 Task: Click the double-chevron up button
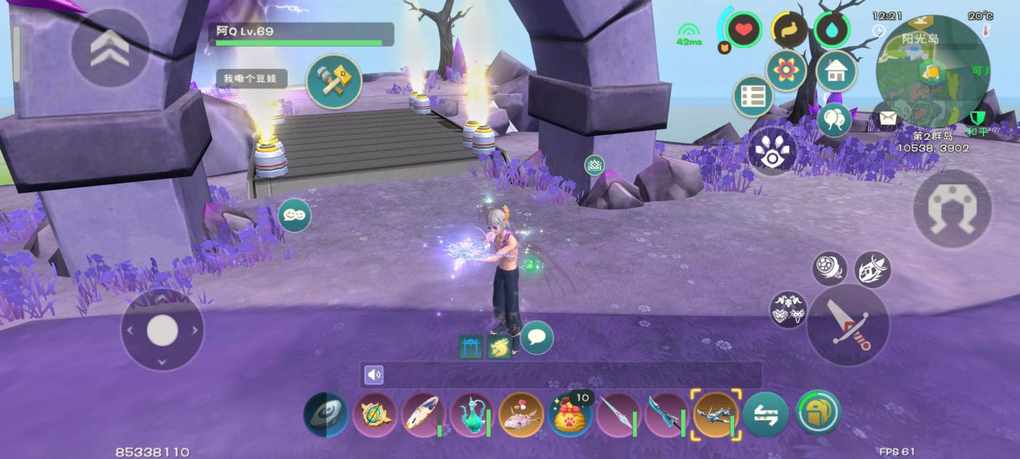110,48
